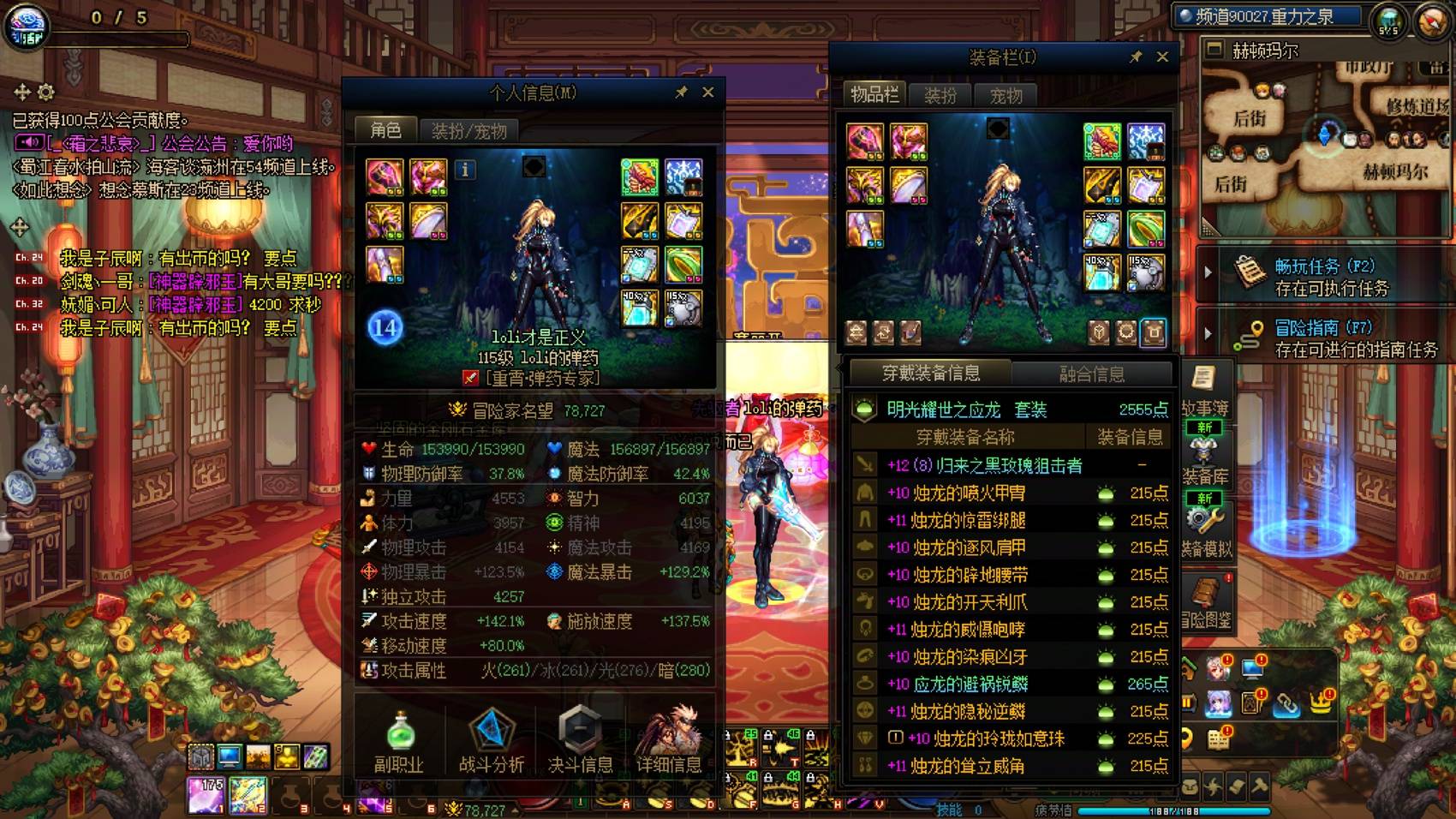Viewport: 1456px width, 819px height.
Task: Open the settings gear near top-left
Action: click(46, 93)
